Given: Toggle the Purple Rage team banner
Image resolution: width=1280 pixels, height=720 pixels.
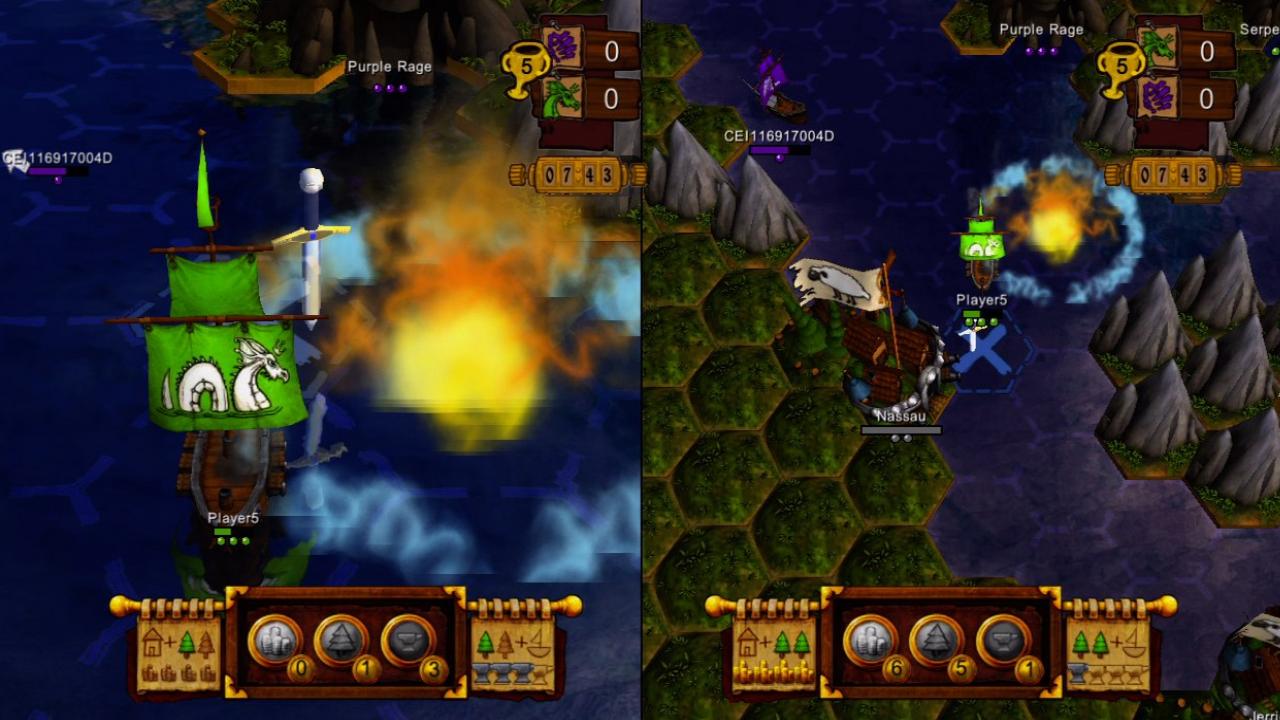Looking at the screenshot, I should click(390, 67).
